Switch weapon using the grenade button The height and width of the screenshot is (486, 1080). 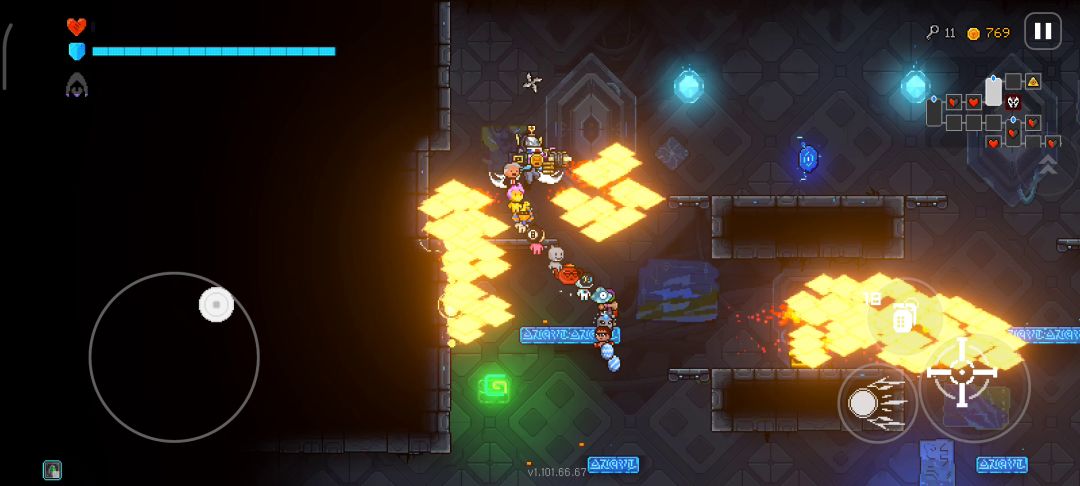[x=902, y=319]
